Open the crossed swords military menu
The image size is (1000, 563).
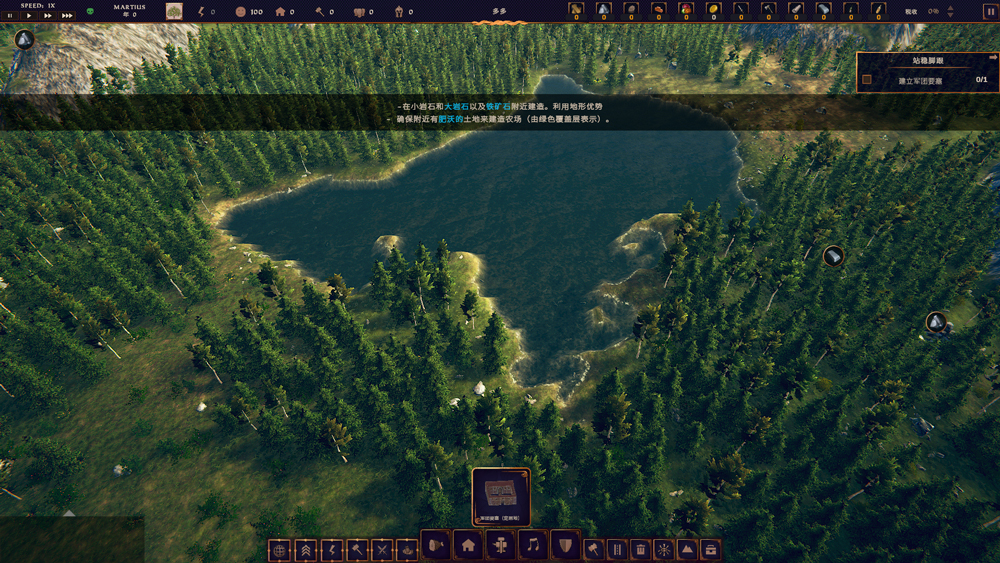tap(382, 550)
